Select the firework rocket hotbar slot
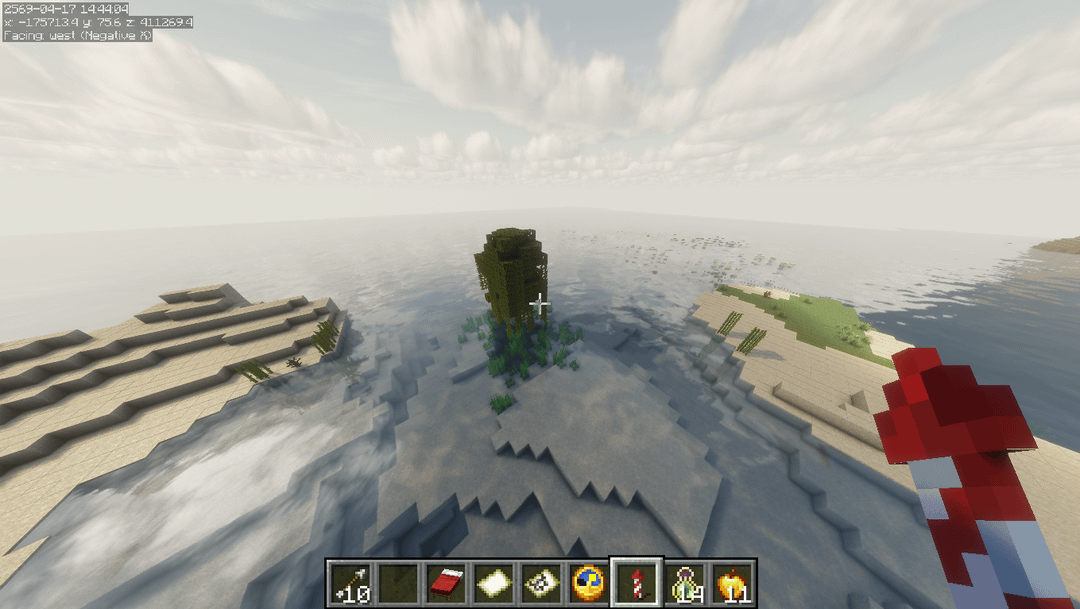Viewport: 1080px width, 609px height. (x=636, y=582)
